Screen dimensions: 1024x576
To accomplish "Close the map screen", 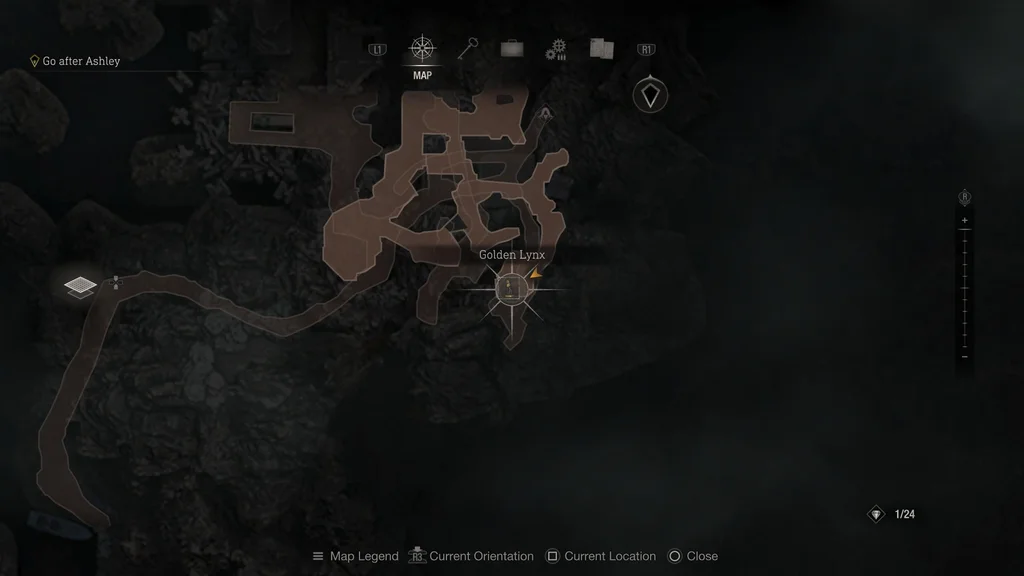I will coord(692,556).
